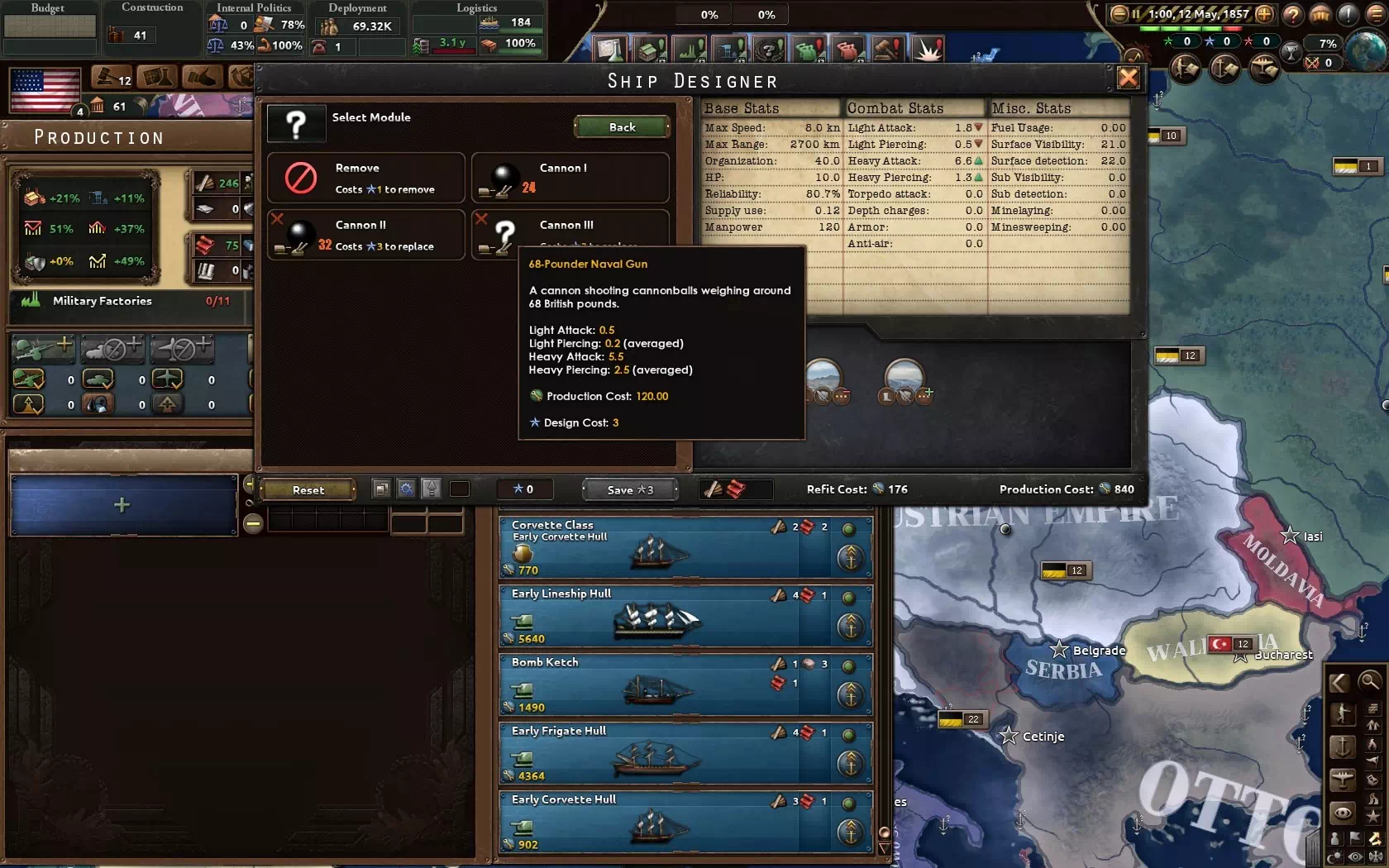Close the Ship Designer window
The width and height of the screenshot is (1389, 868).
1128,79
